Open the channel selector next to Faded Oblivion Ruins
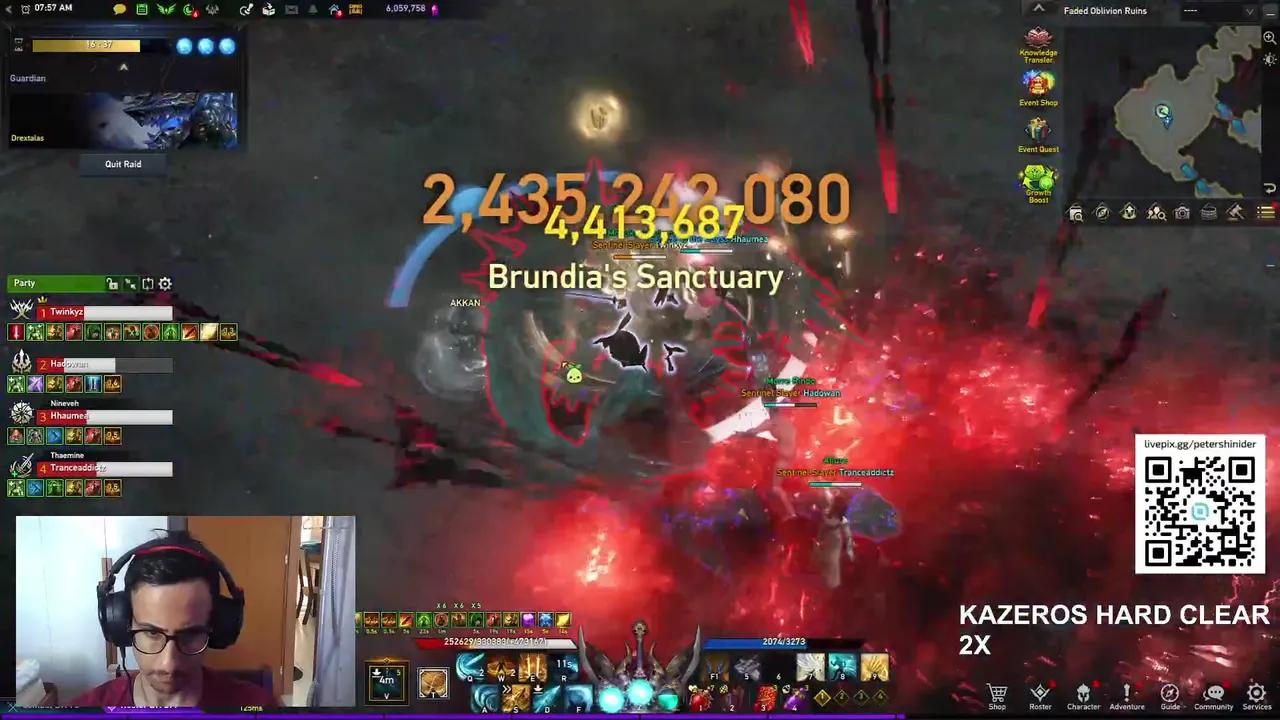The image size is (1280, 720). pyautogui.click(x=1220, y=11)
